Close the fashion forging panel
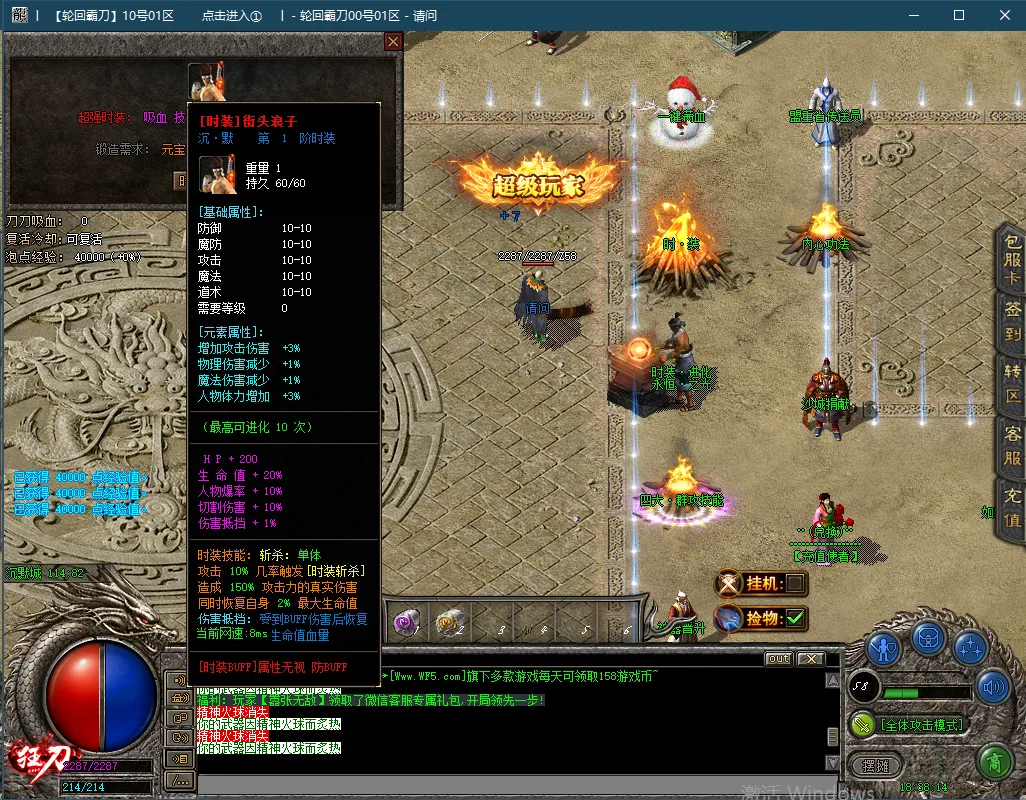 (x=393, y=42)
